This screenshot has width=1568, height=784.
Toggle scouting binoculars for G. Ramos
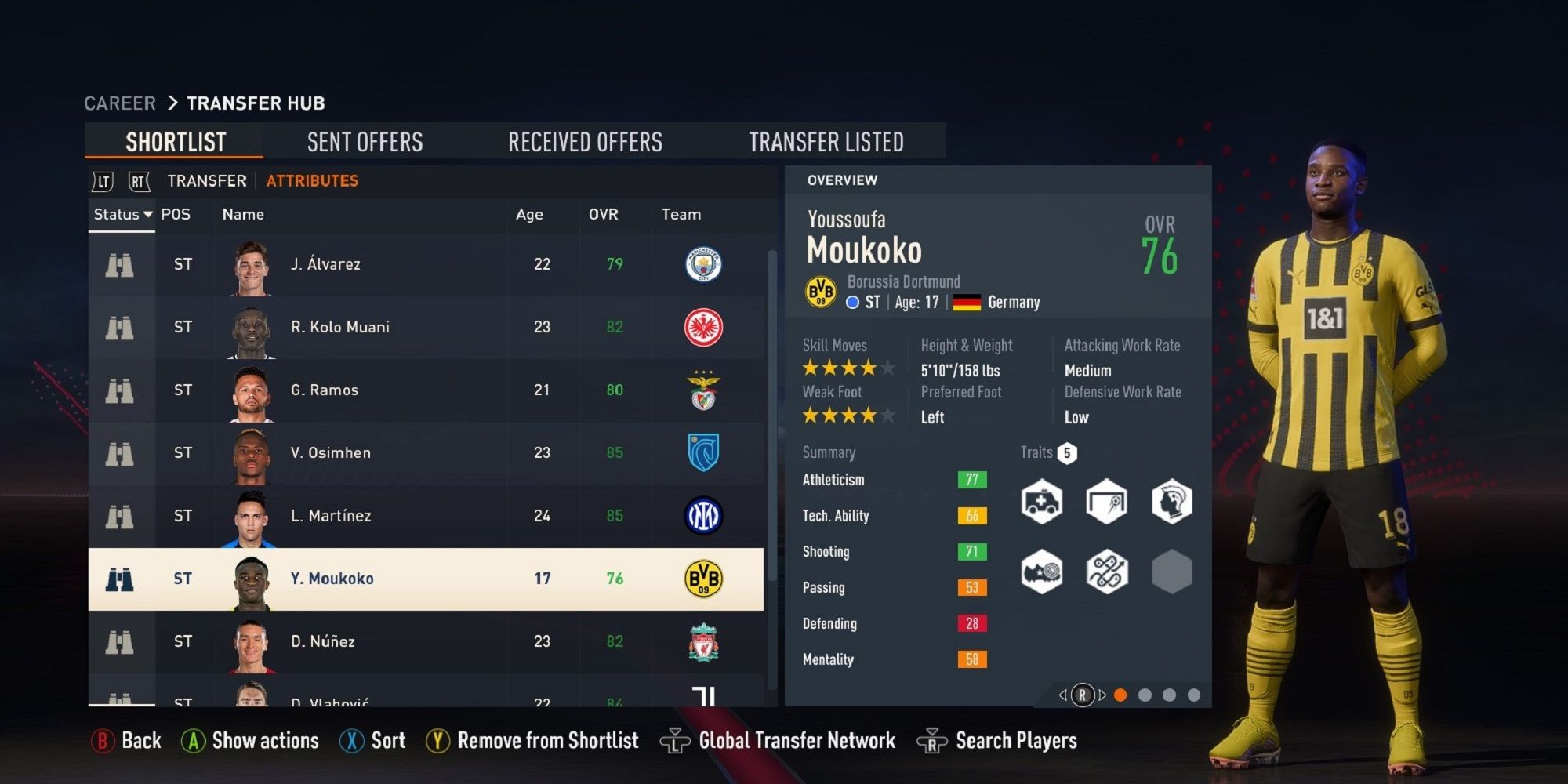[x=119, y=390]
